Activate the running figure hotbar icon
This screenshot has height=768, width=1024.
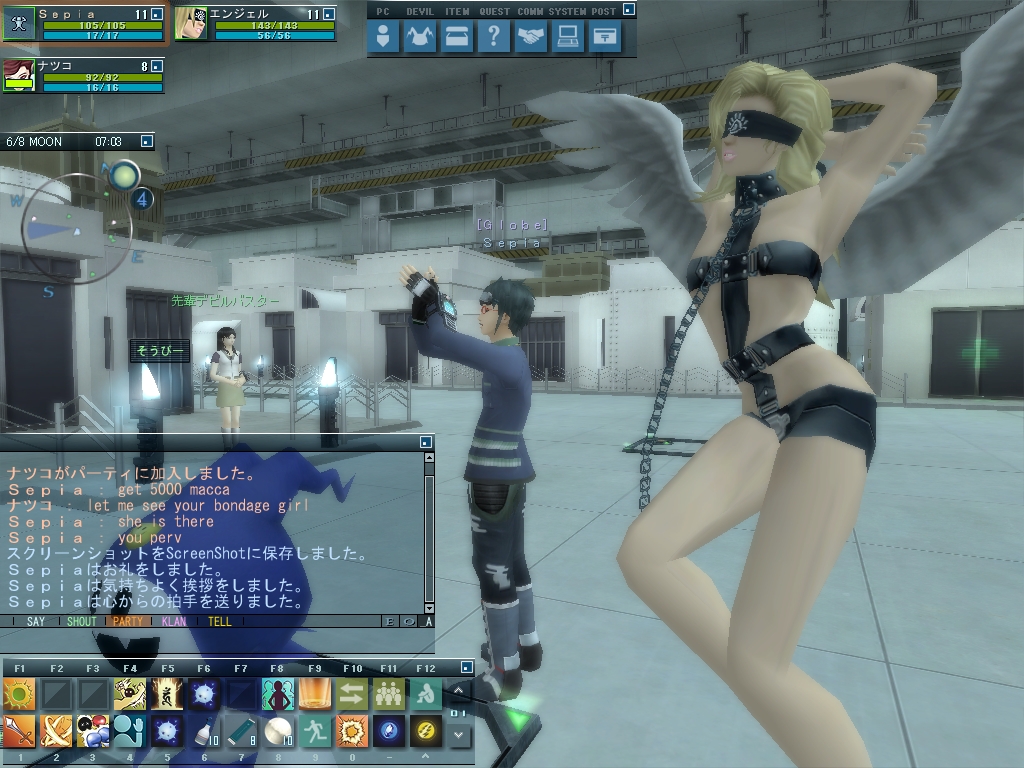pyautogui.click(x=314, y=731)
